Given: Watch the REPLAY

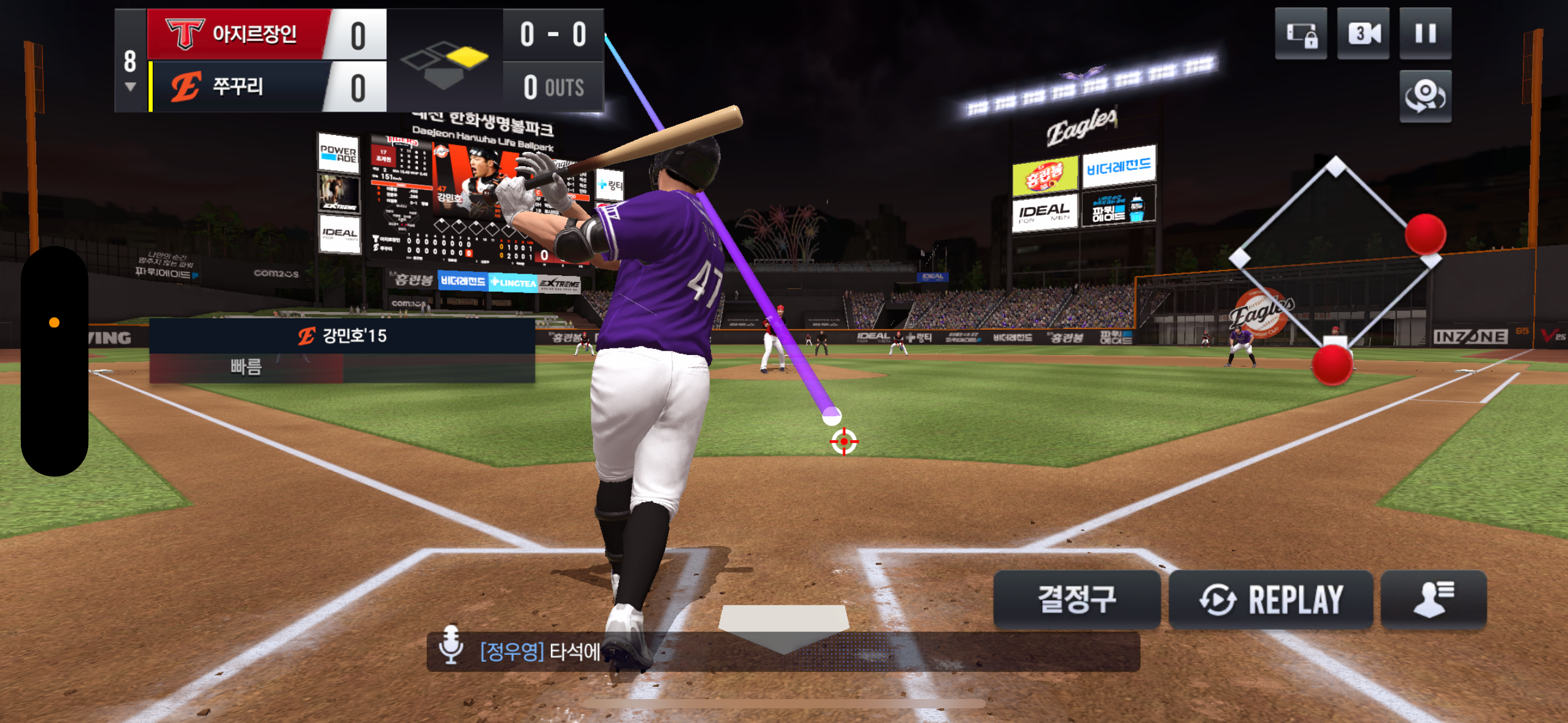Looking at the screenshot, I should [x=1270, y=599].
